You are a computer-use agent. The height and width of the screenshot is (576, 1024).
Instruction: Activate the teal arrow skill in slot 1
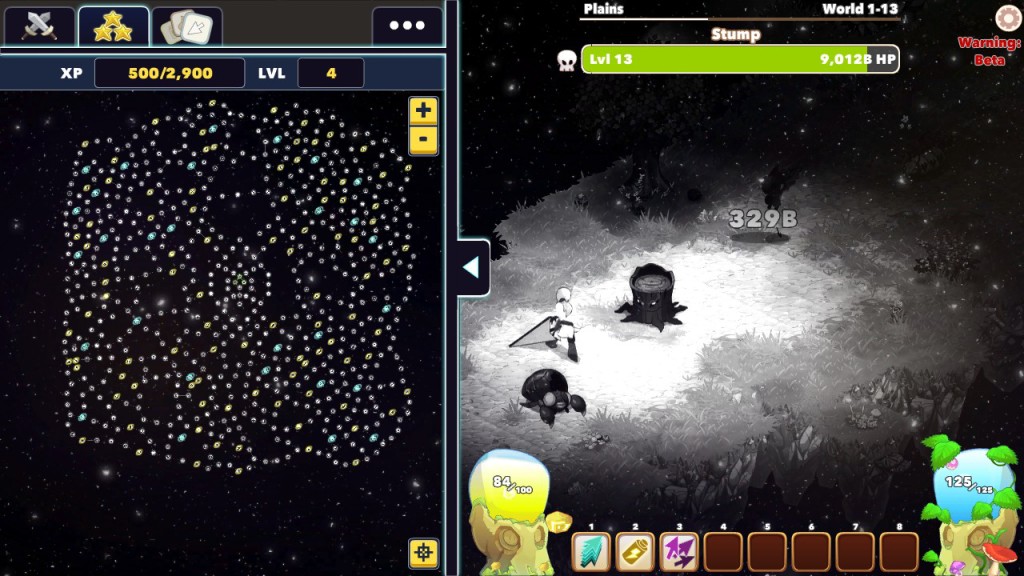pos(591,552)
